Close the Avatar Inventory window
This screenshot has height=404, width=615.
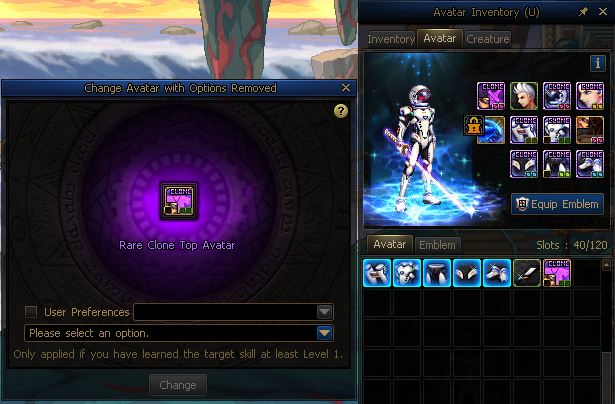pos(601,13)
